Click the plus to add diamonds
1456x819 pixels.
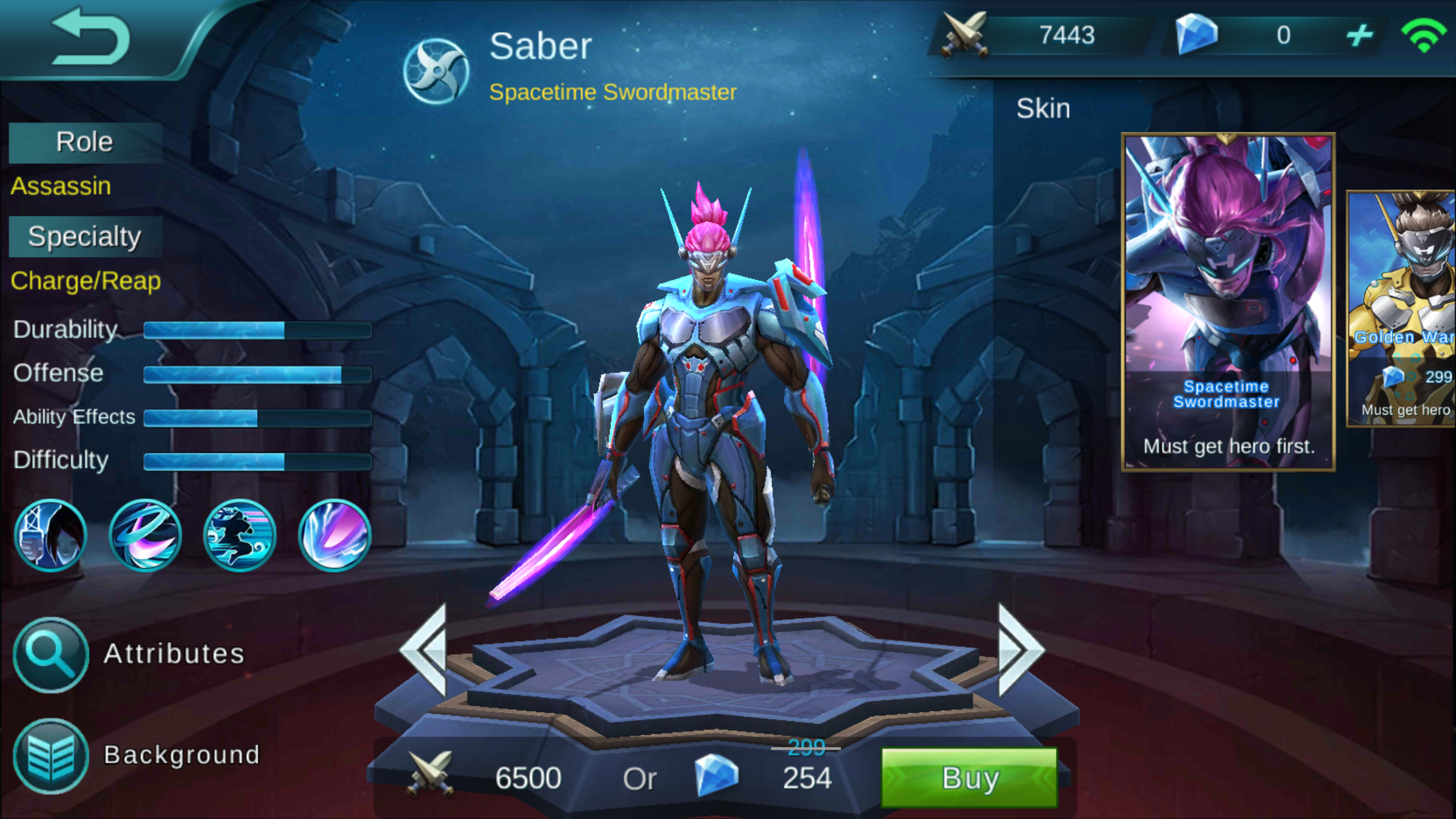[x=1362, y=35]
